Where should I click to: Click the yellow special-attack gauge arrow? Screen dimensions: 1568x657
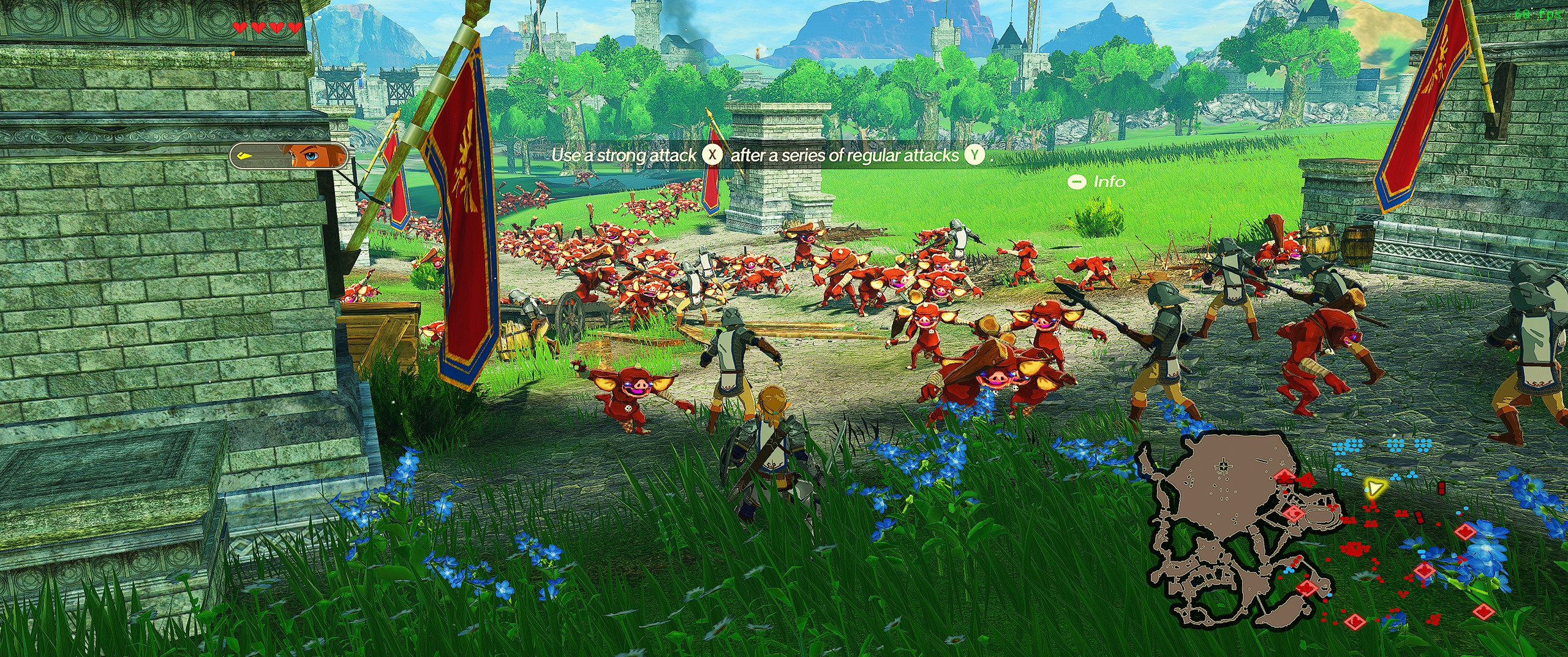coord(244,156)
